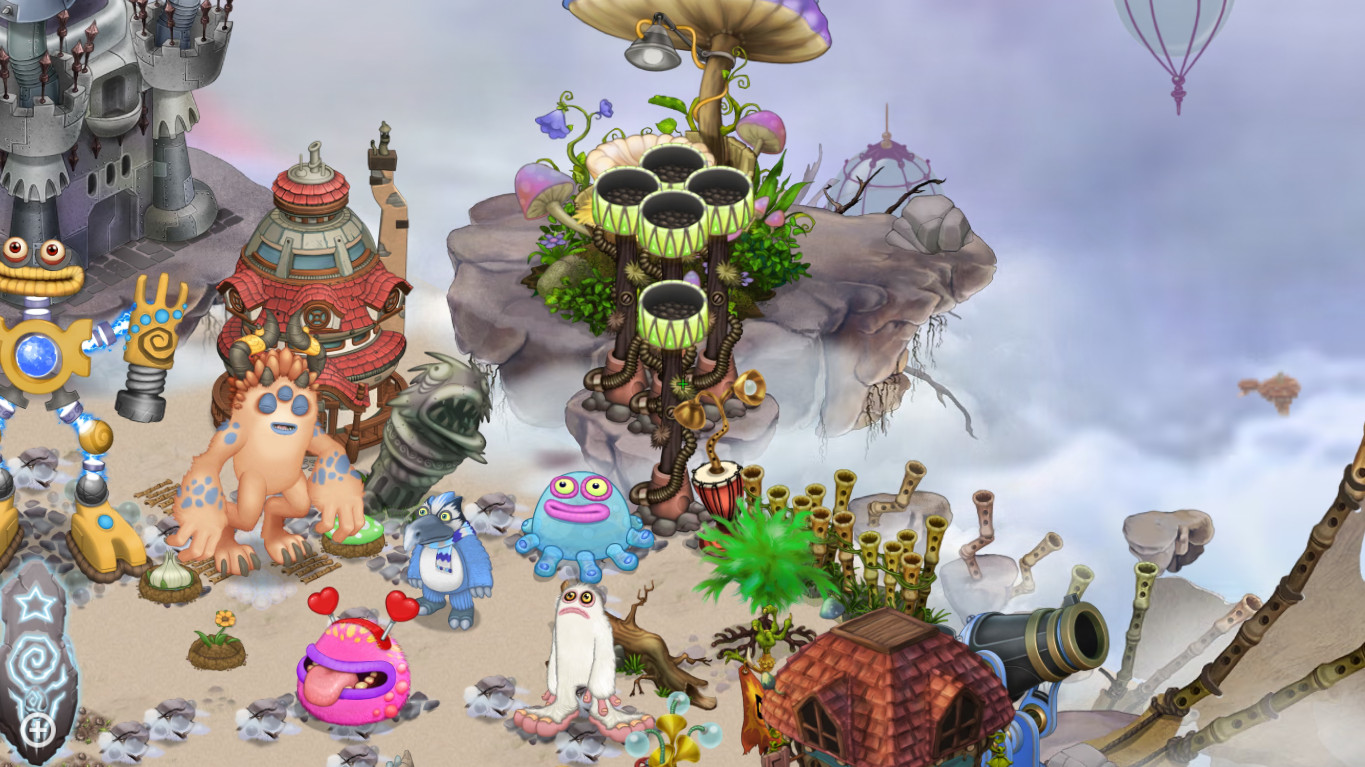
Task: Click the zoom-in plus icon on the monolith
Action: click(x=38, y=728)
